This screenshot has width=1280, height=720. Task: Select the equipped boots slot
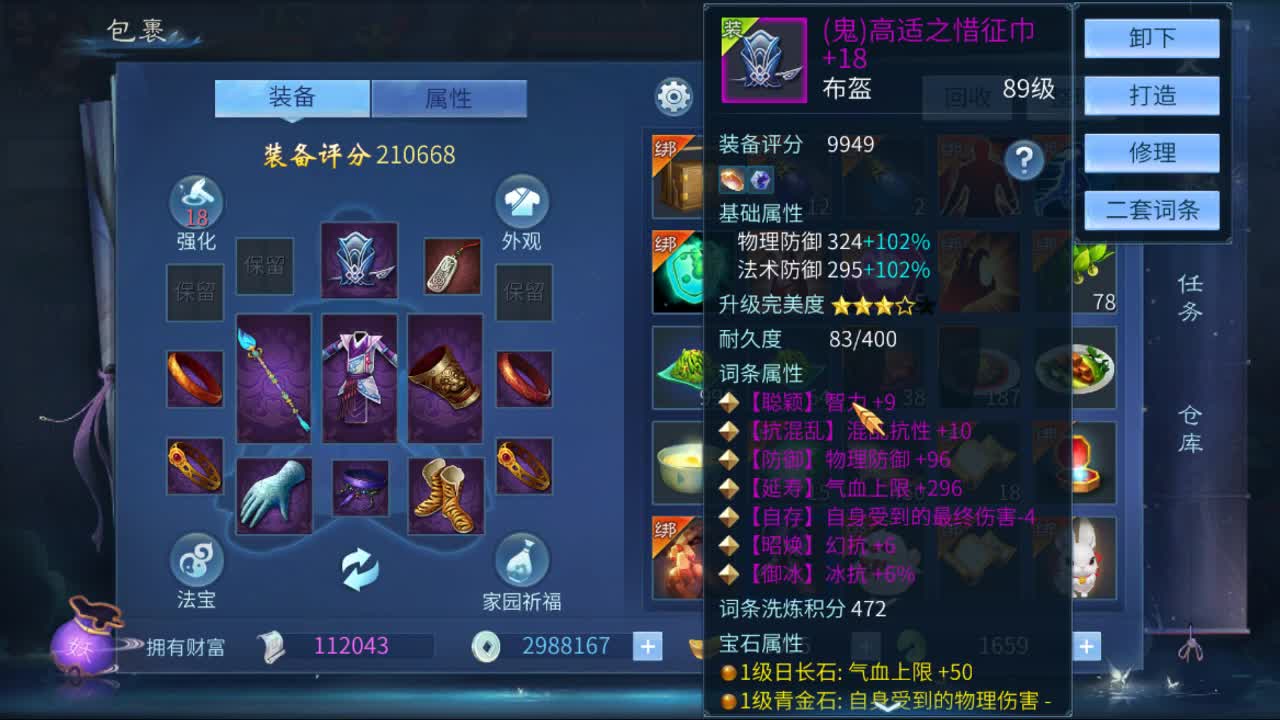pos(443,496)
